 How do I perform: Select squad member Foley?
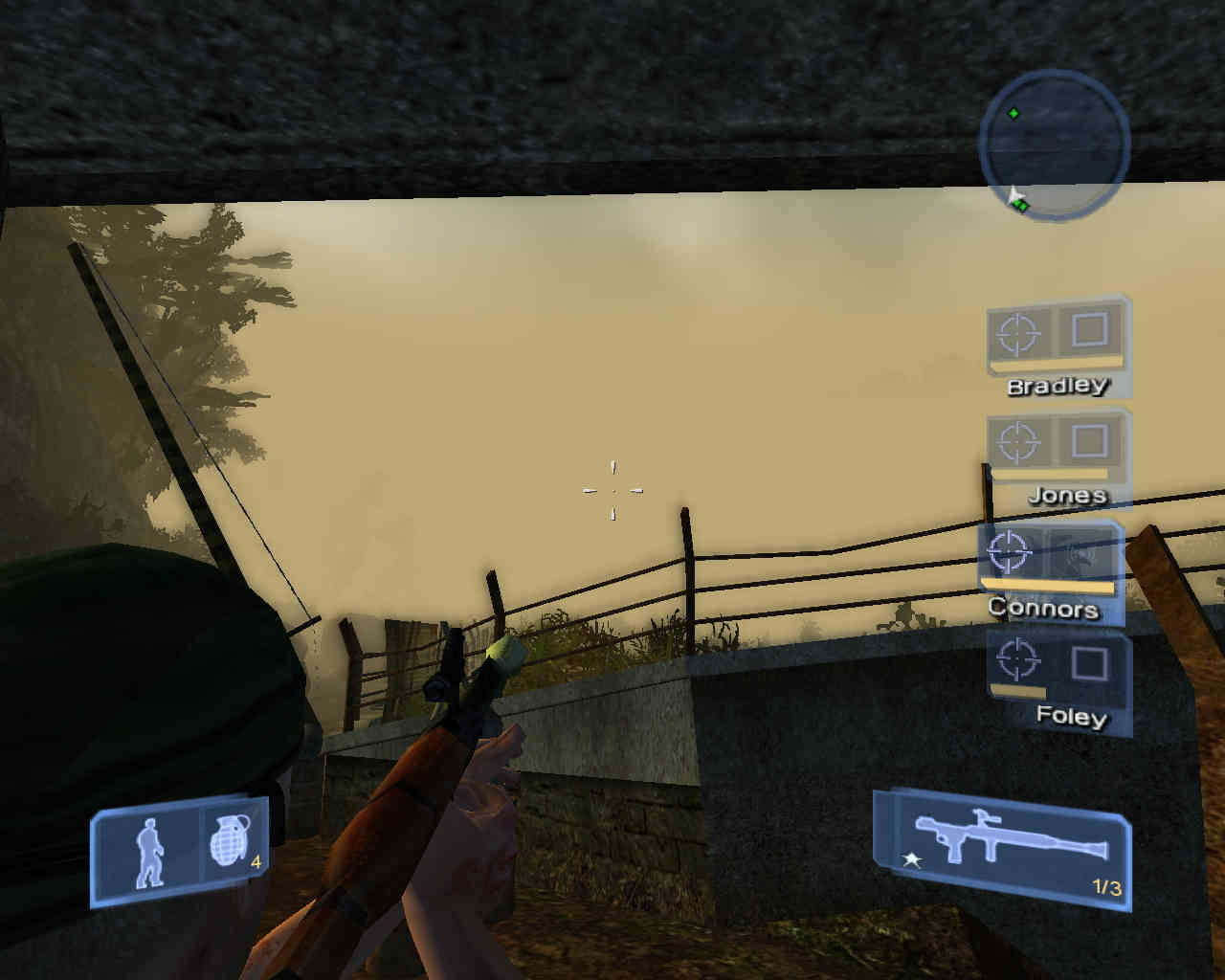1070,716
